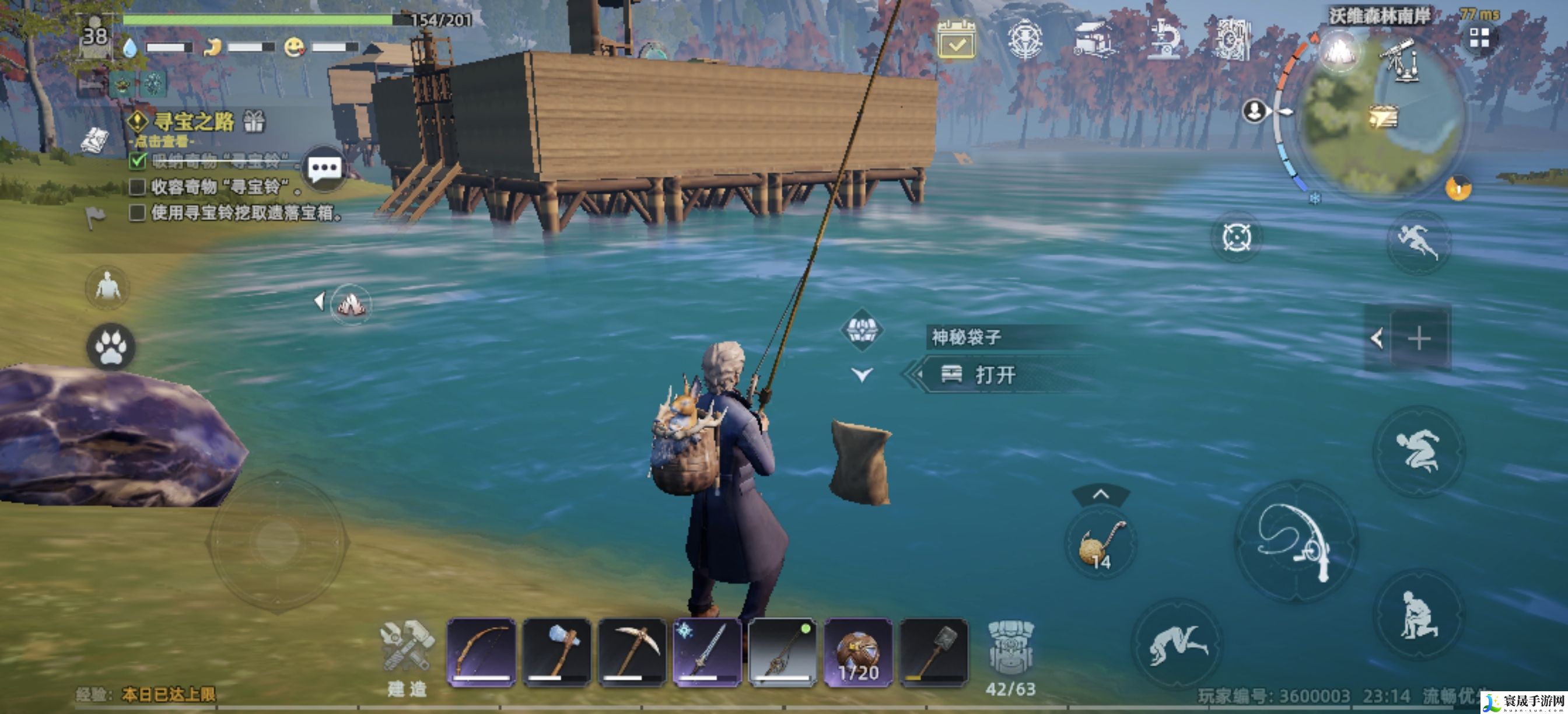Cast the fishing rod action button
This screenshot has width=1568, height=714.
pos(1296,541)
